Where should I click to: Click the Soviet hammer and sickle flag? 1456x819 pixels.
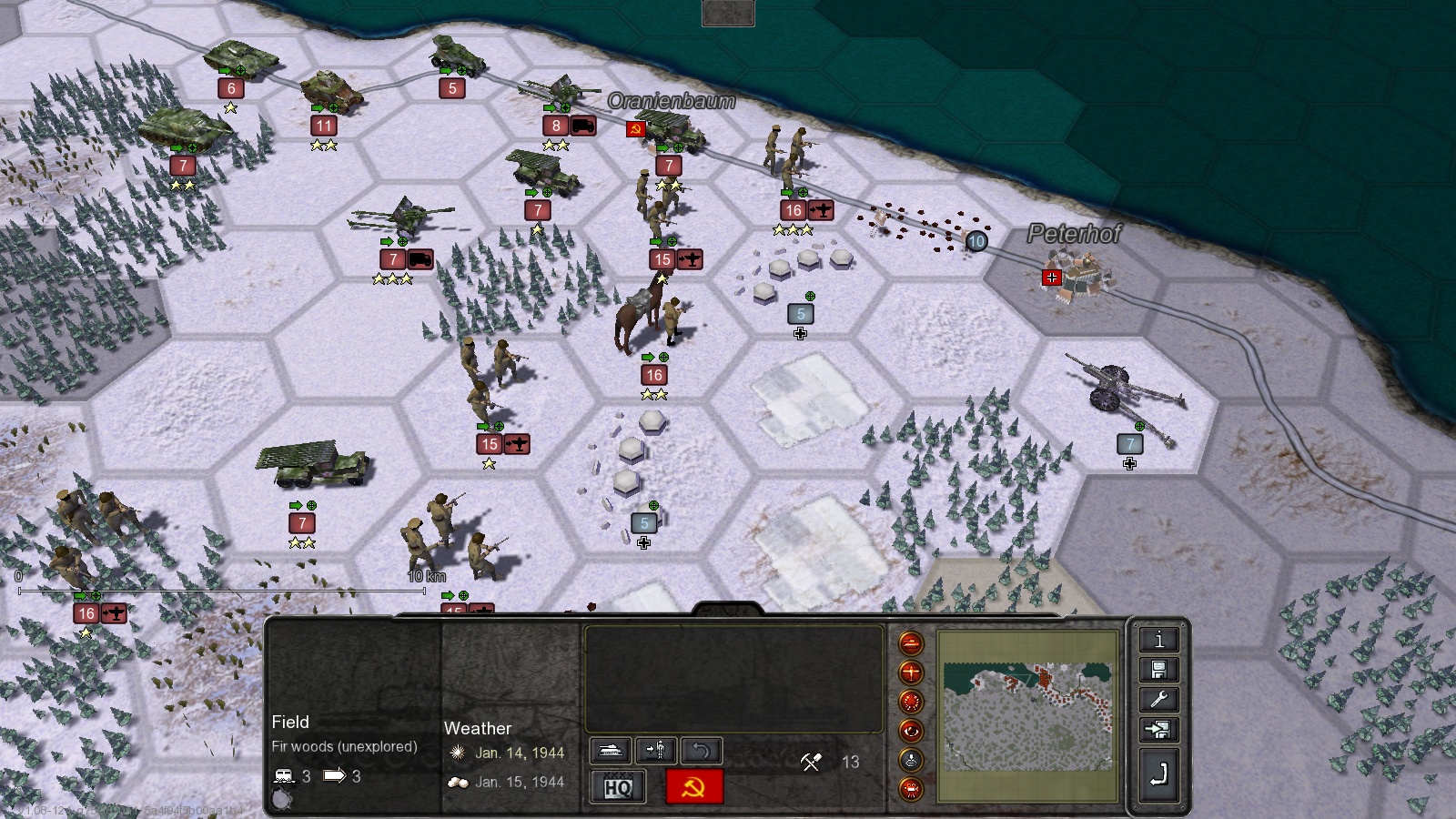[x=694, y=787]
